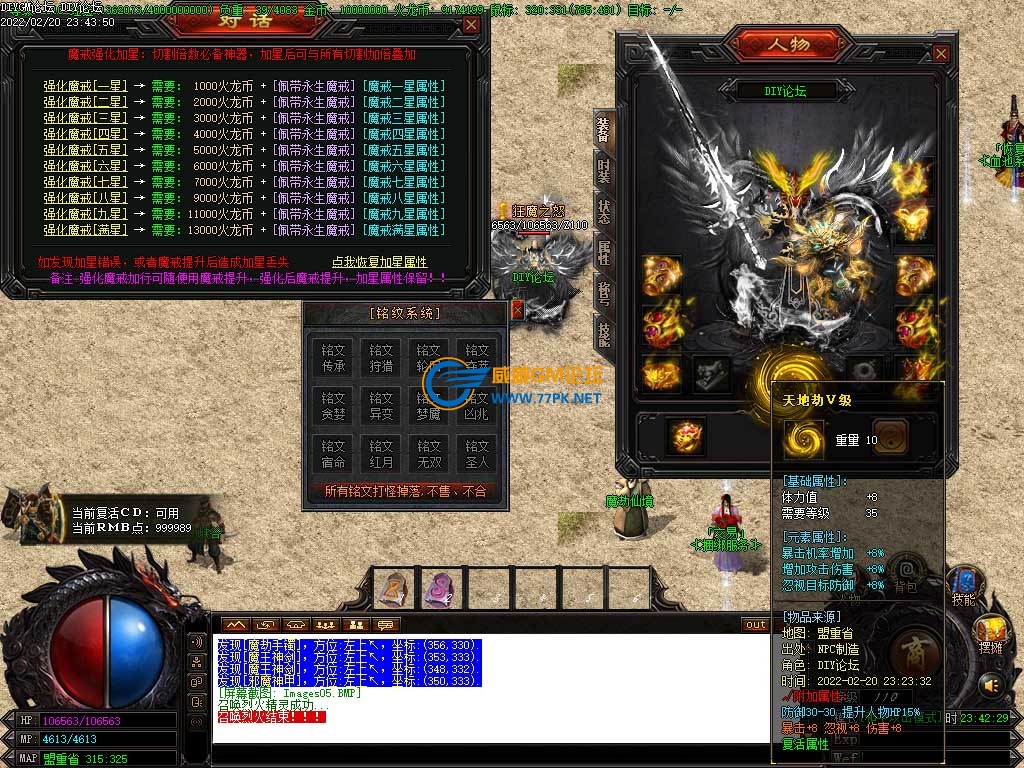Open the 铭文贪婪 inscription
Screen dimensions: 1024x768
(x=333, y=407)
